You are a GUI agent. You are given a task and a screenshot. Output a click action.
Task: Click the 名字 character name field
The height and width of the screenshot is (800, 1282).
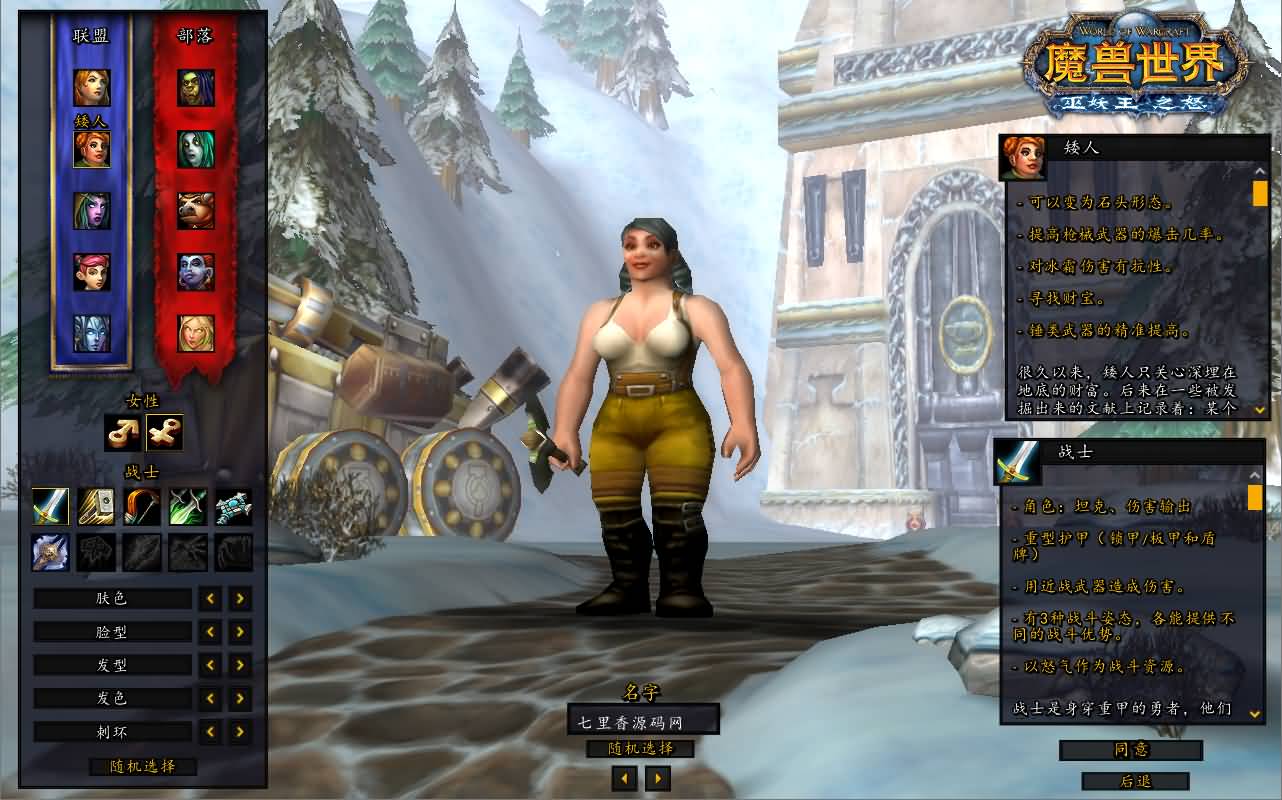tap(642, 721)
